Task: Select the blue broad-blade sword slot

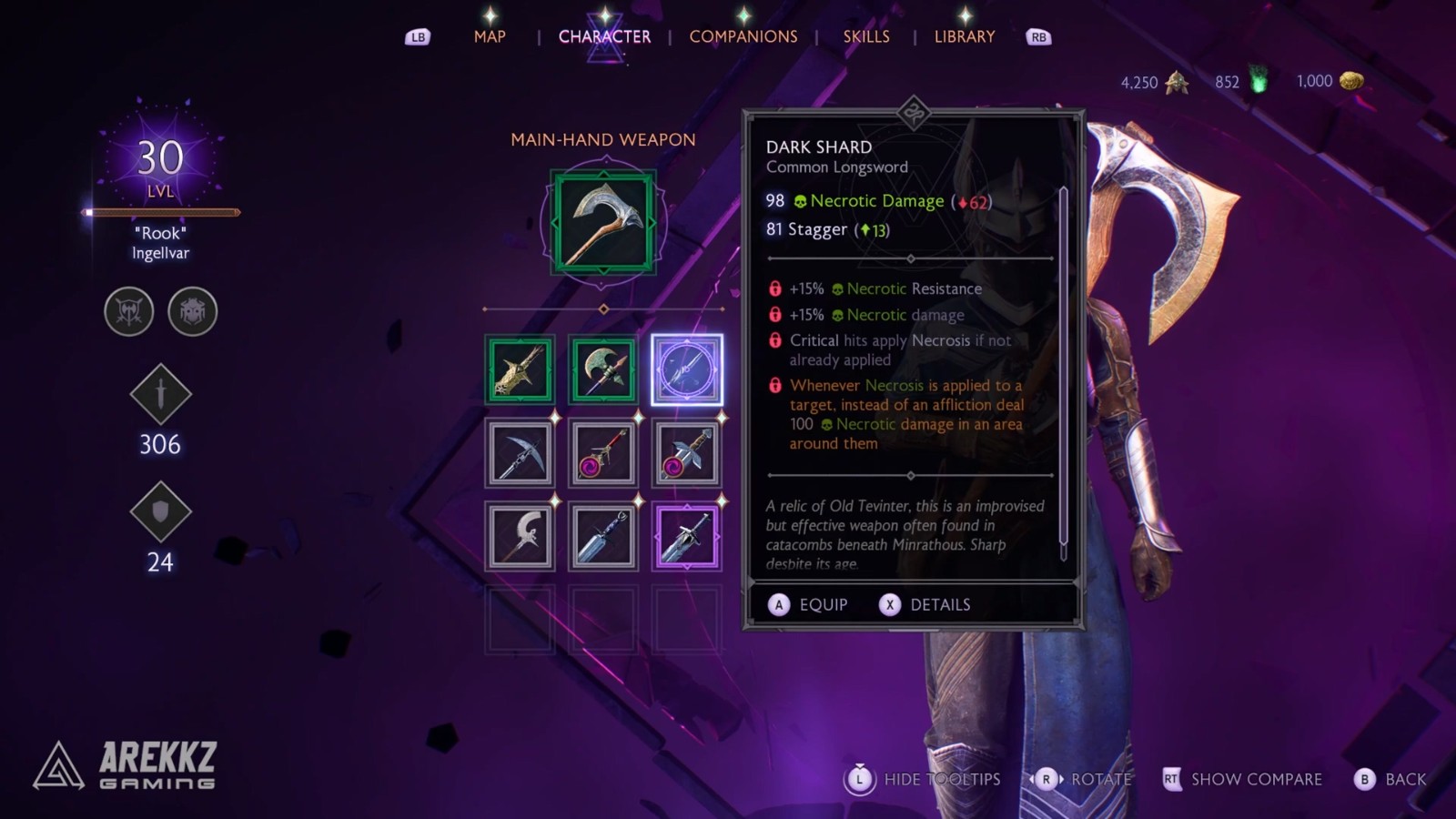Action: [603, 537]
